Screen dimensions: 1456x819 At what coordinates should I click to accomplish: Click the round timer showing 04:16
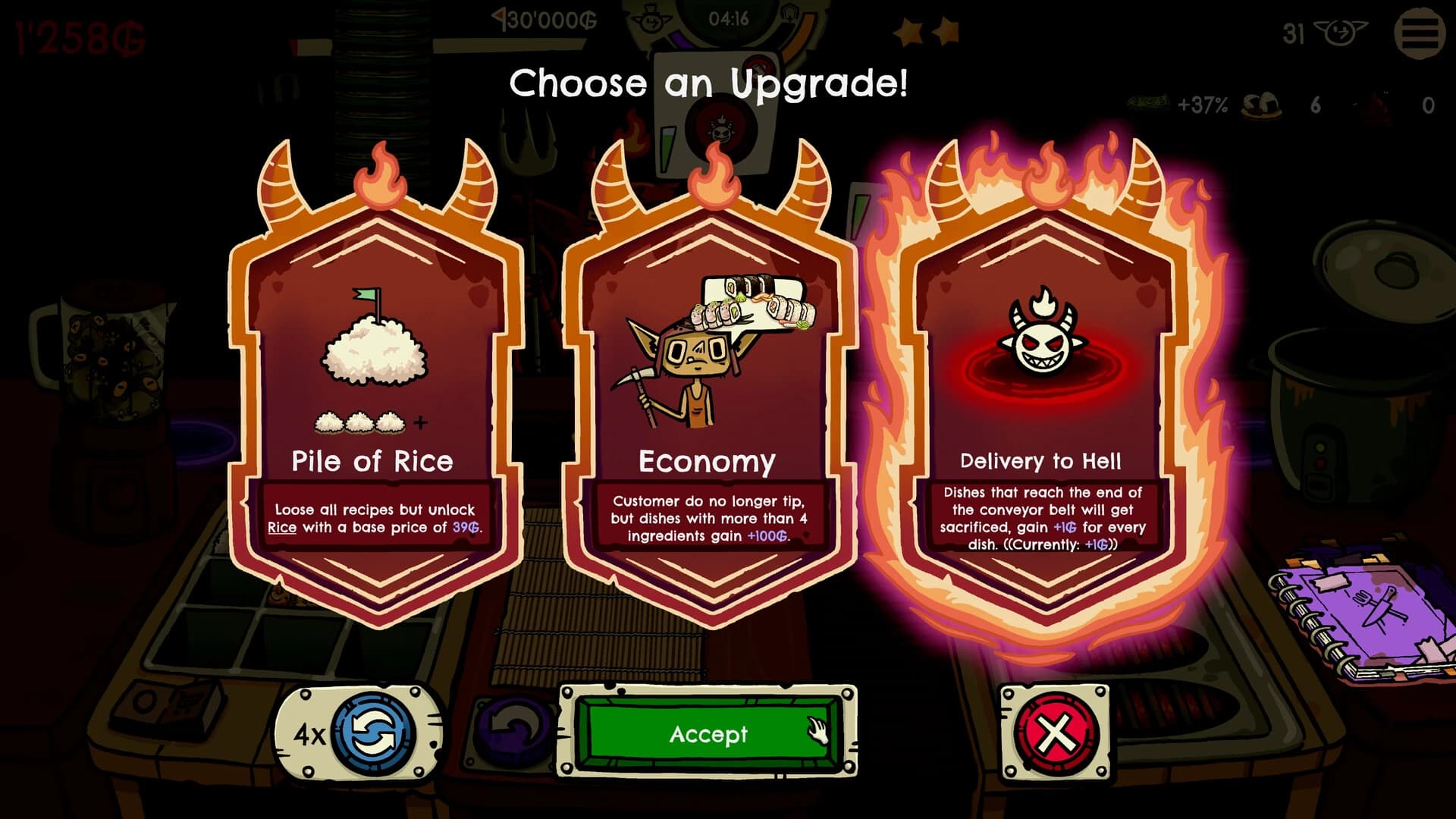click(728, 19)
